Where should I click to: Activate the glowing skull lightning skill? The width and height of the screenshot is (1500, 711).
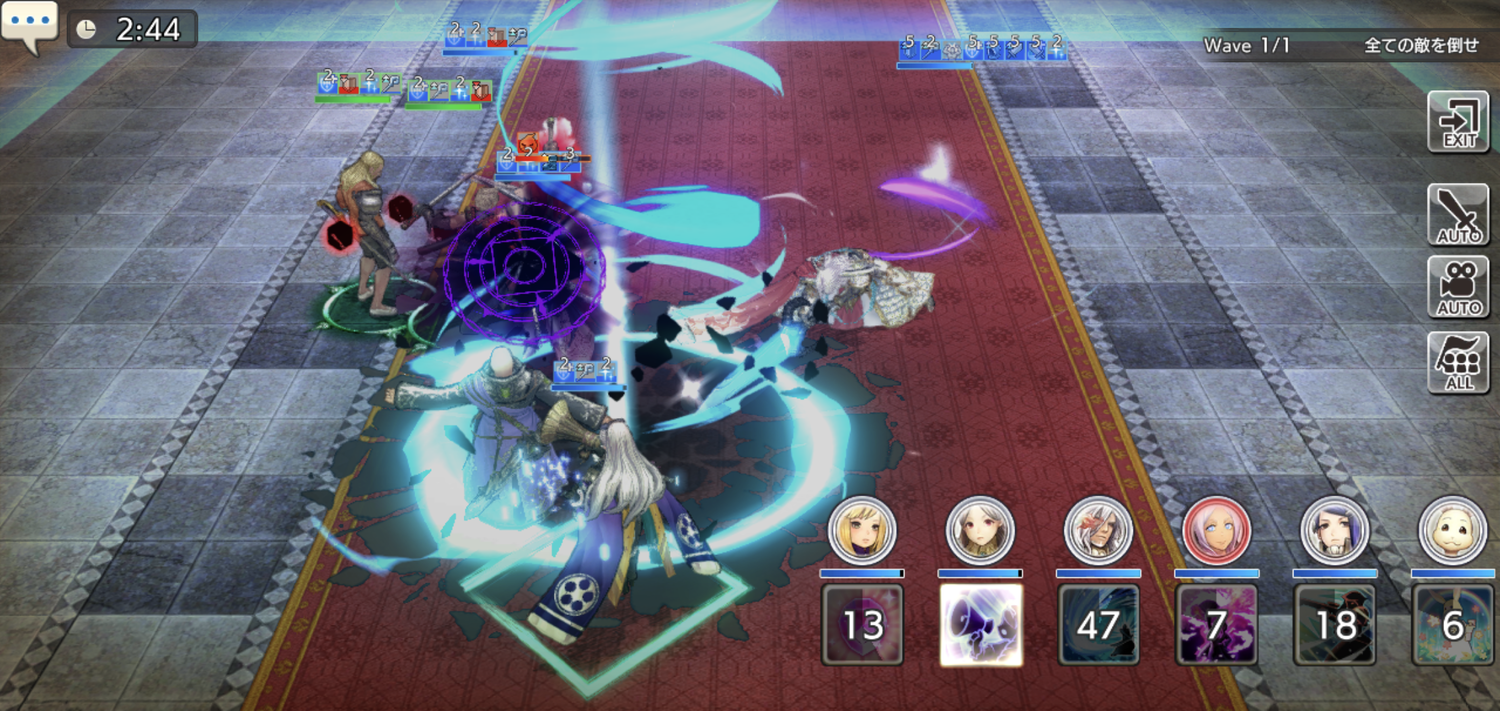click(981, 625)
